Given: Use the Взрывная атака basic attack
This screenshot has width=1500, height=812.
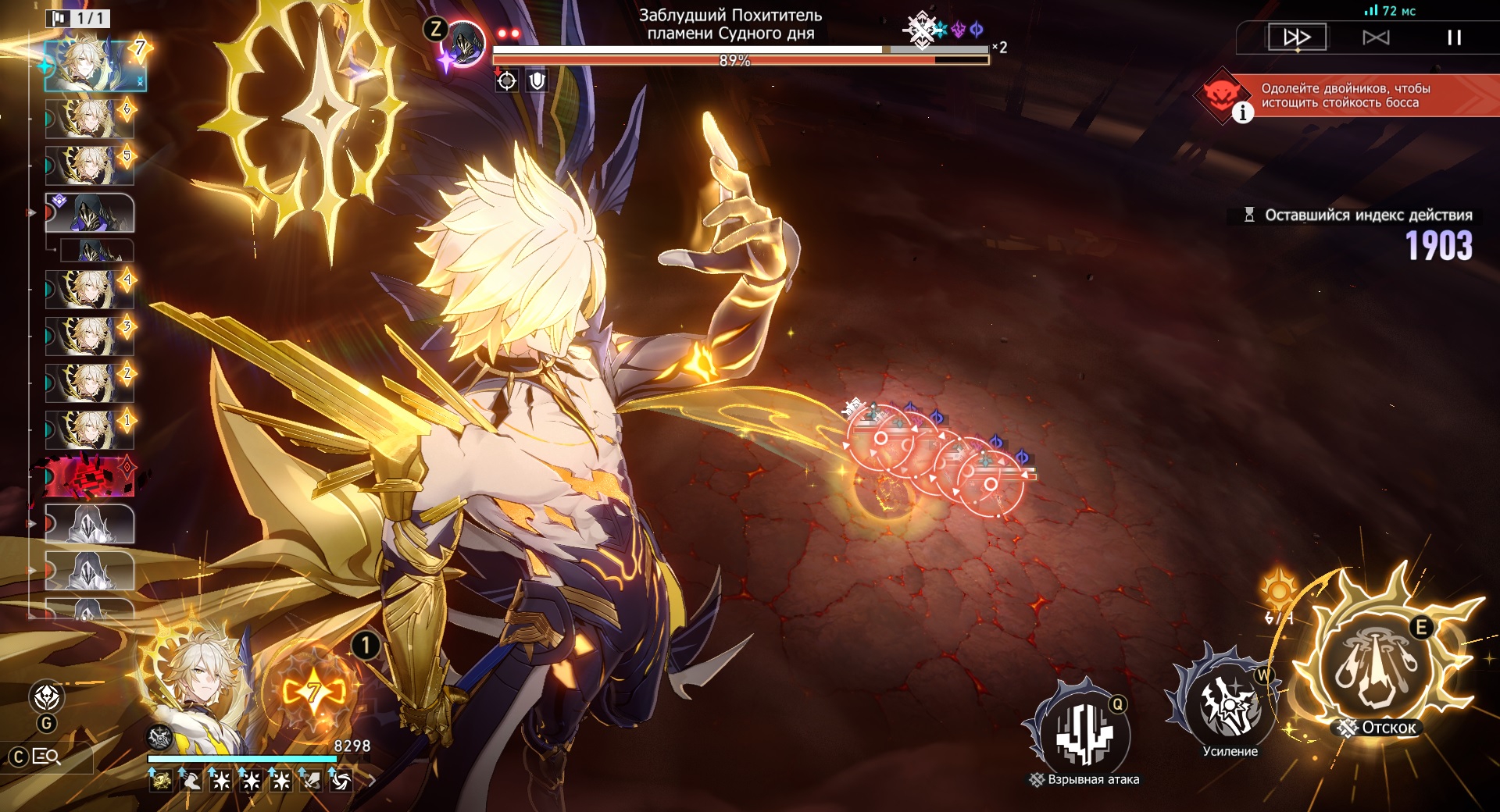Looking at the screenshot, I should click(1084, 734).
